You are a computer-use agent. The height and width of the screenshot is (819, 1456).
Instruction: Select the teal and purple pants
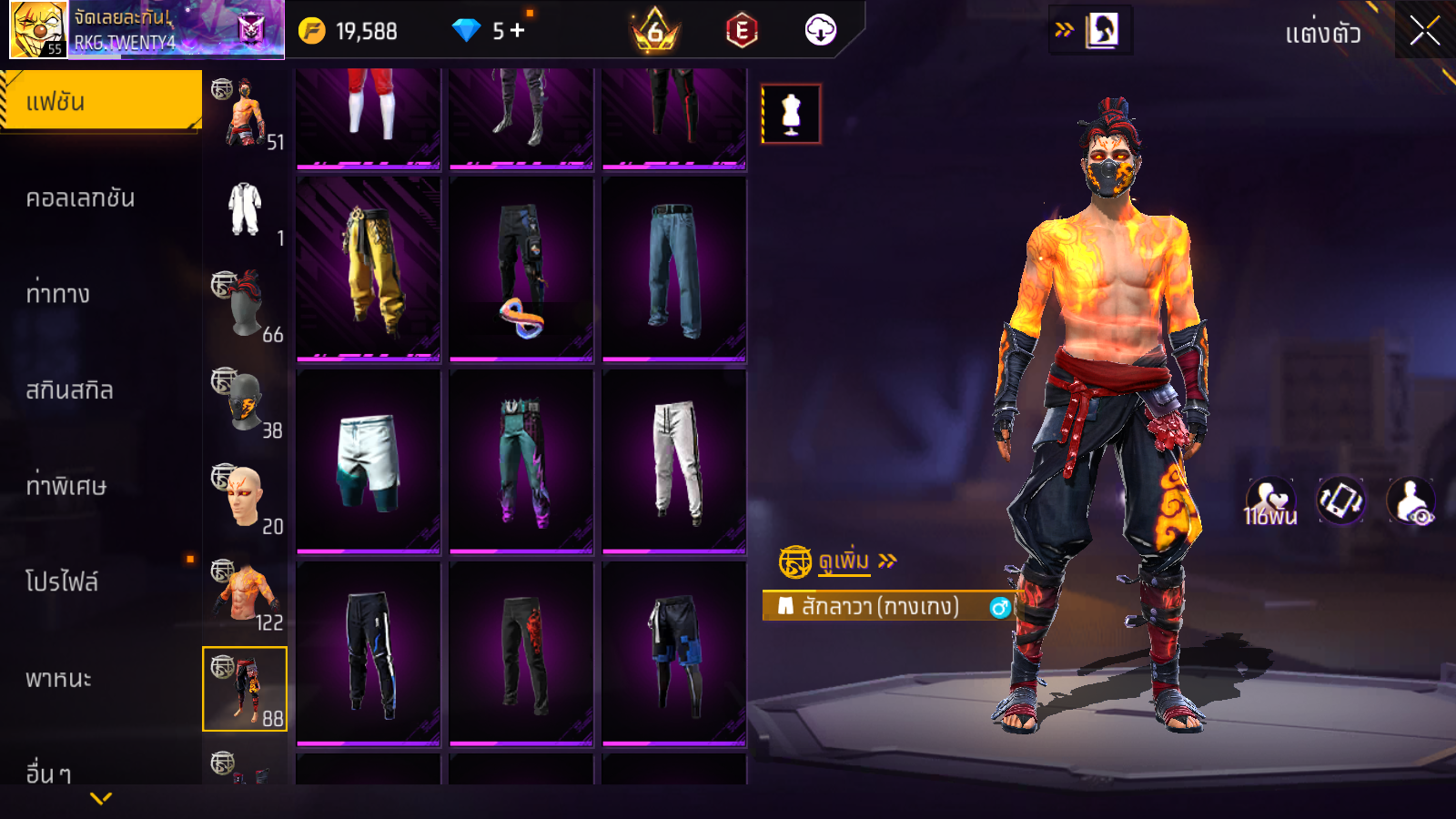coord(521,460)
